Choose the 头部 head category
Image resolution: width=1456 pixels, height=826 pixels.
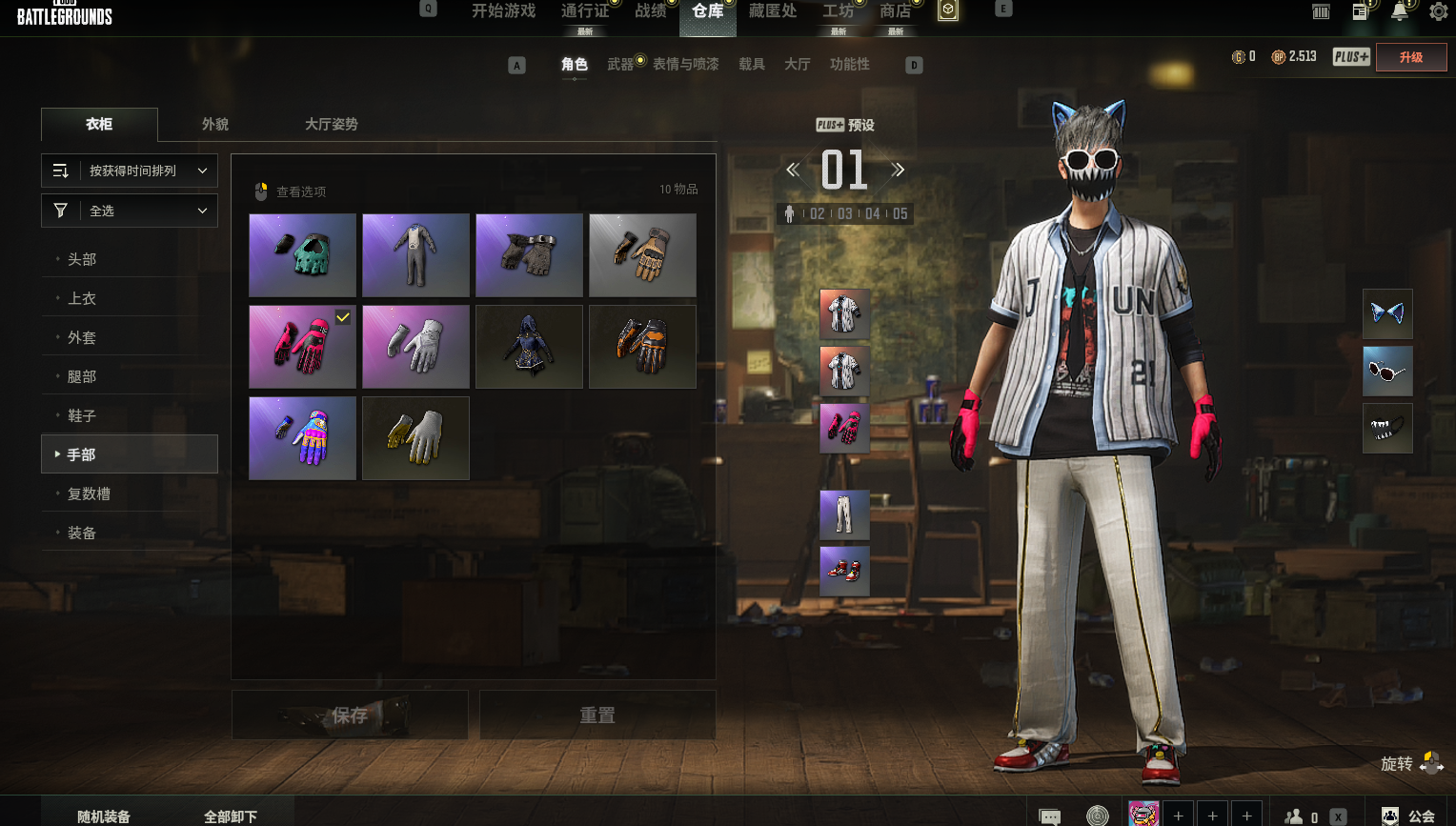pyautogui.click(x=82, y=259)
